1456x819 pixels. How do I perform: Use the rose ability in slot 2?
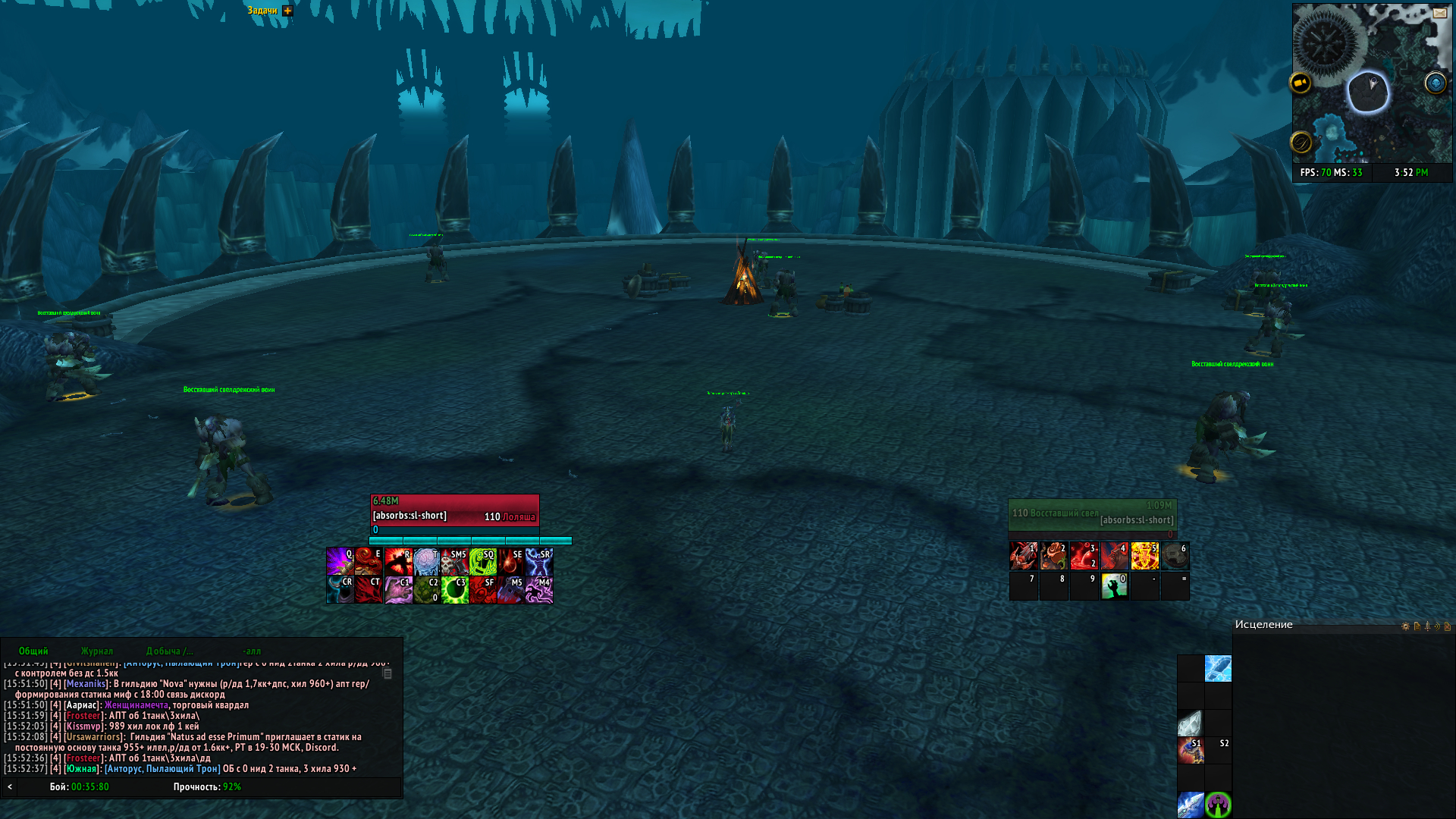tap(1053, 556)
